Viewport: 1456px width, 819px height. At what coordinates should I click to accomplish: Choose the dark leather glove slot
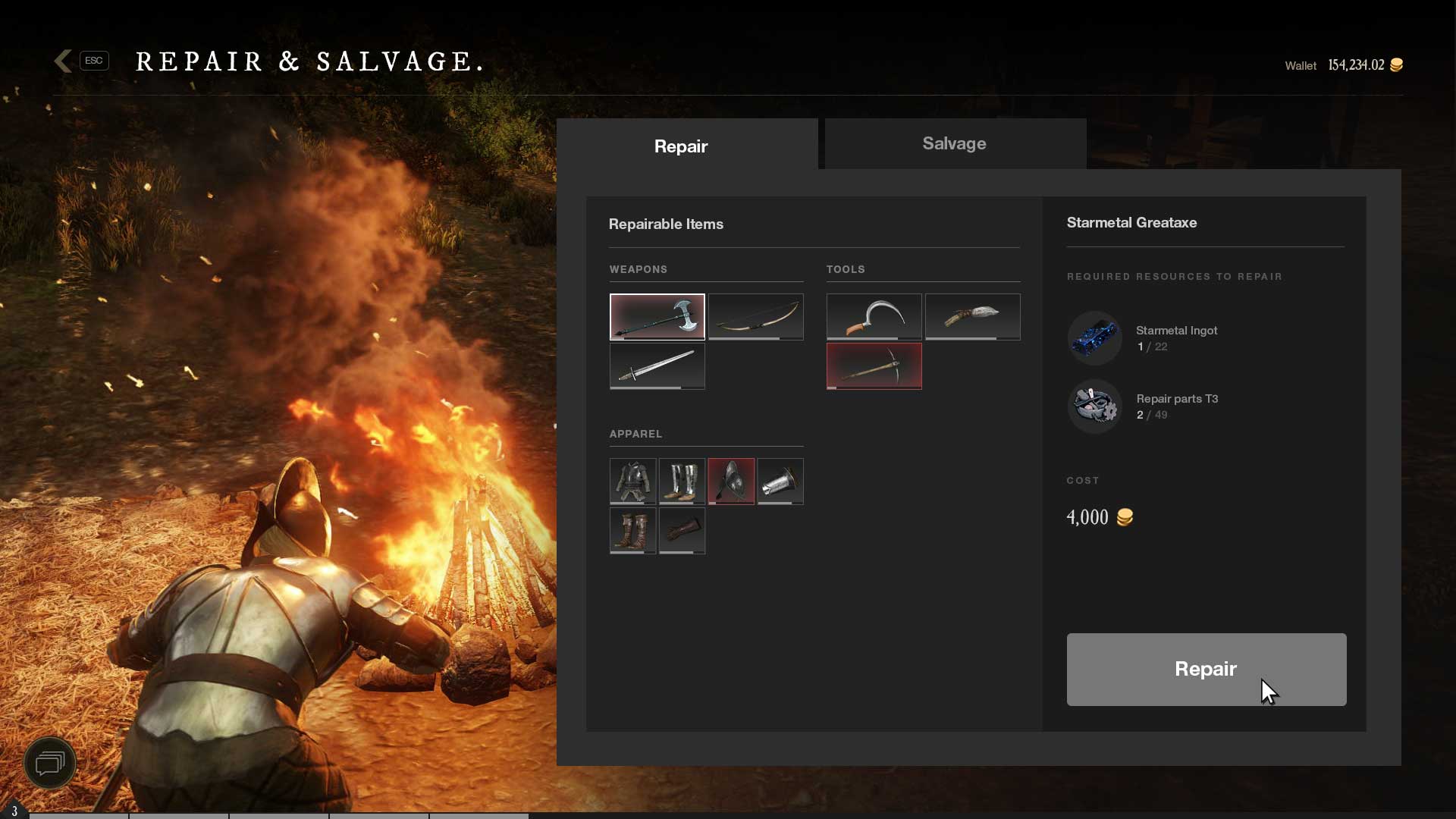(682, 530)
